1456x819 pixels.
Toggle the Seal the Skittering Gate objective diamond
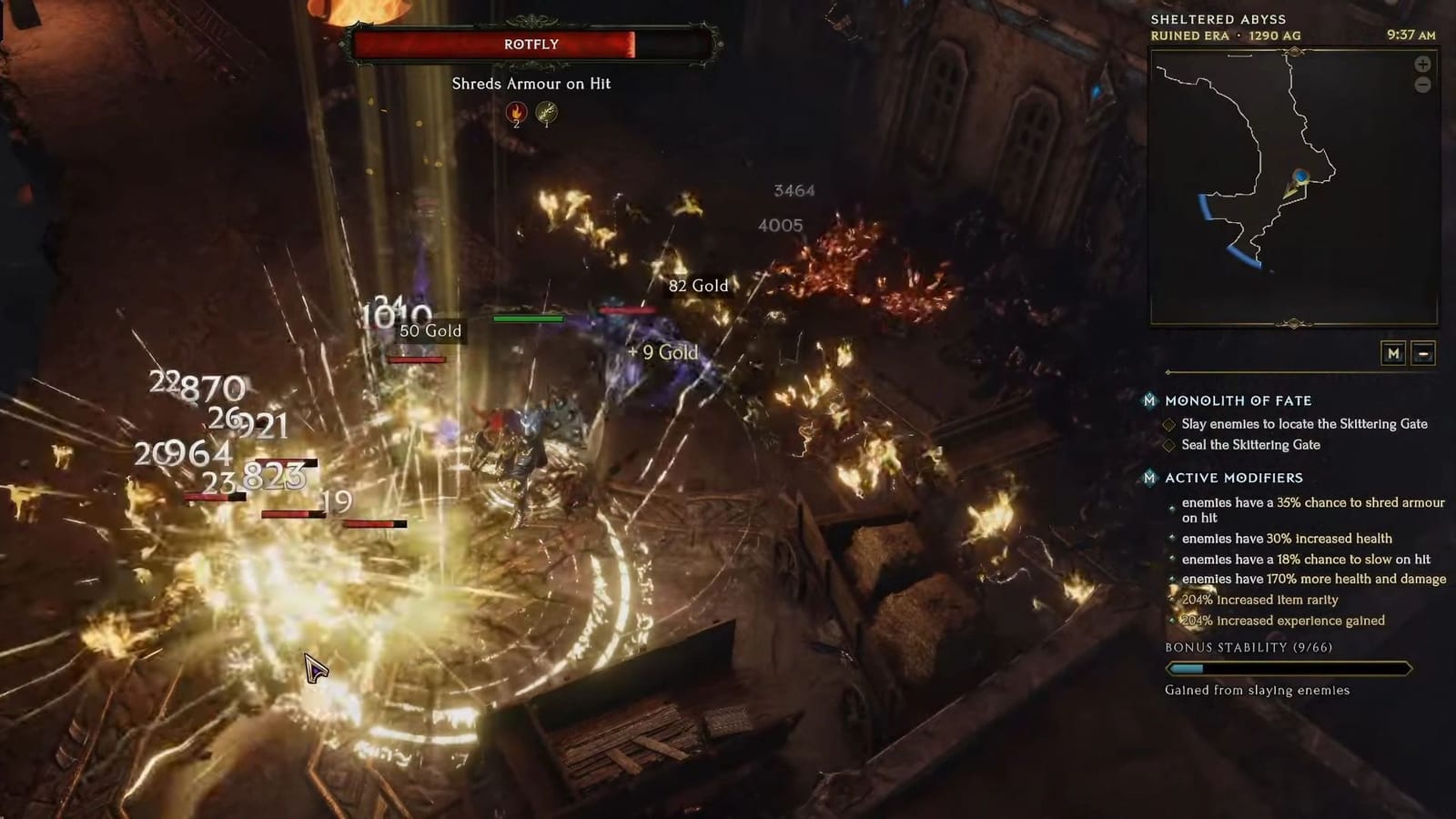(x=1169, y=445)
